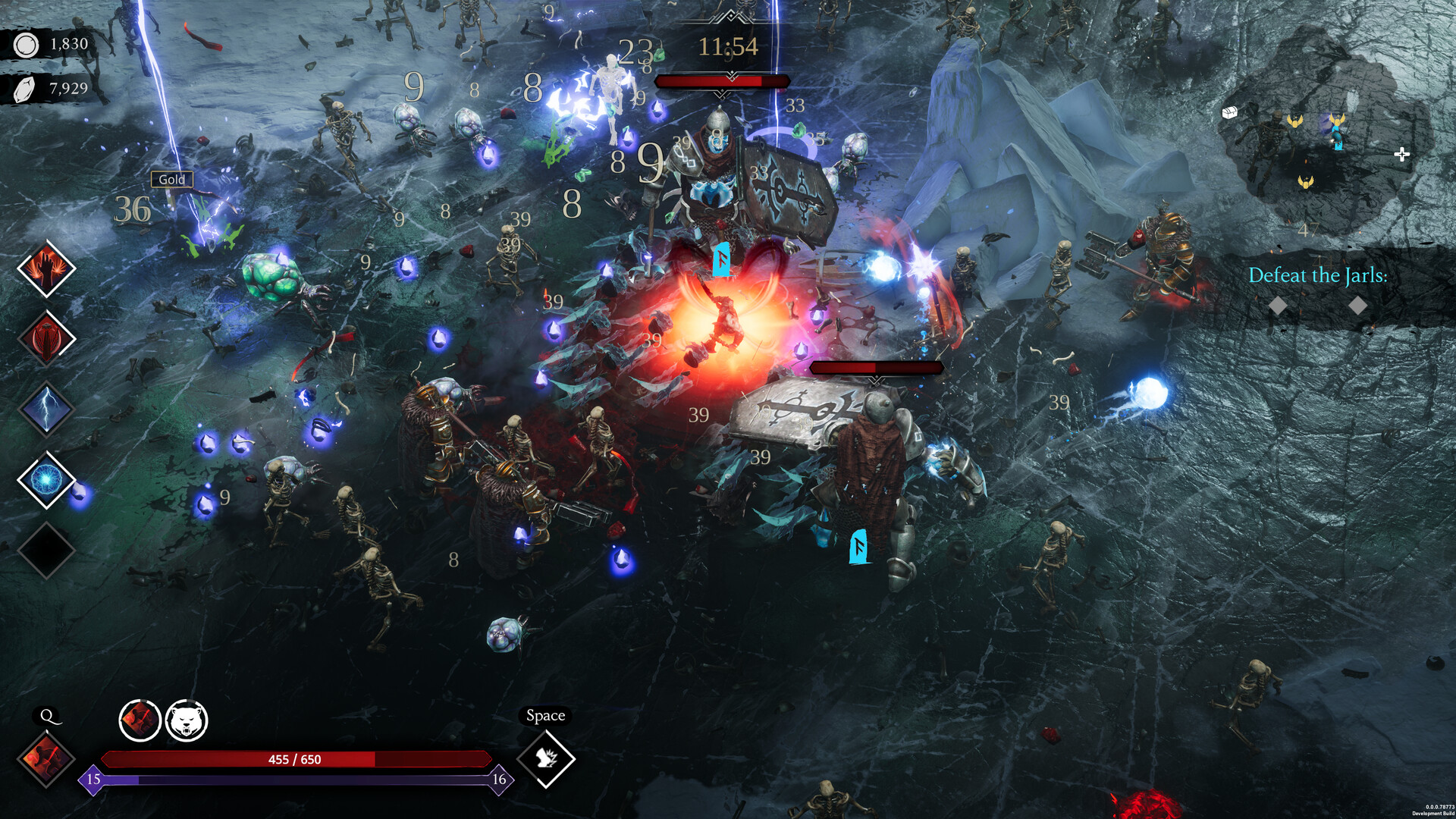
Task: Activate the dash ability diamond
Action: [546, 758]
